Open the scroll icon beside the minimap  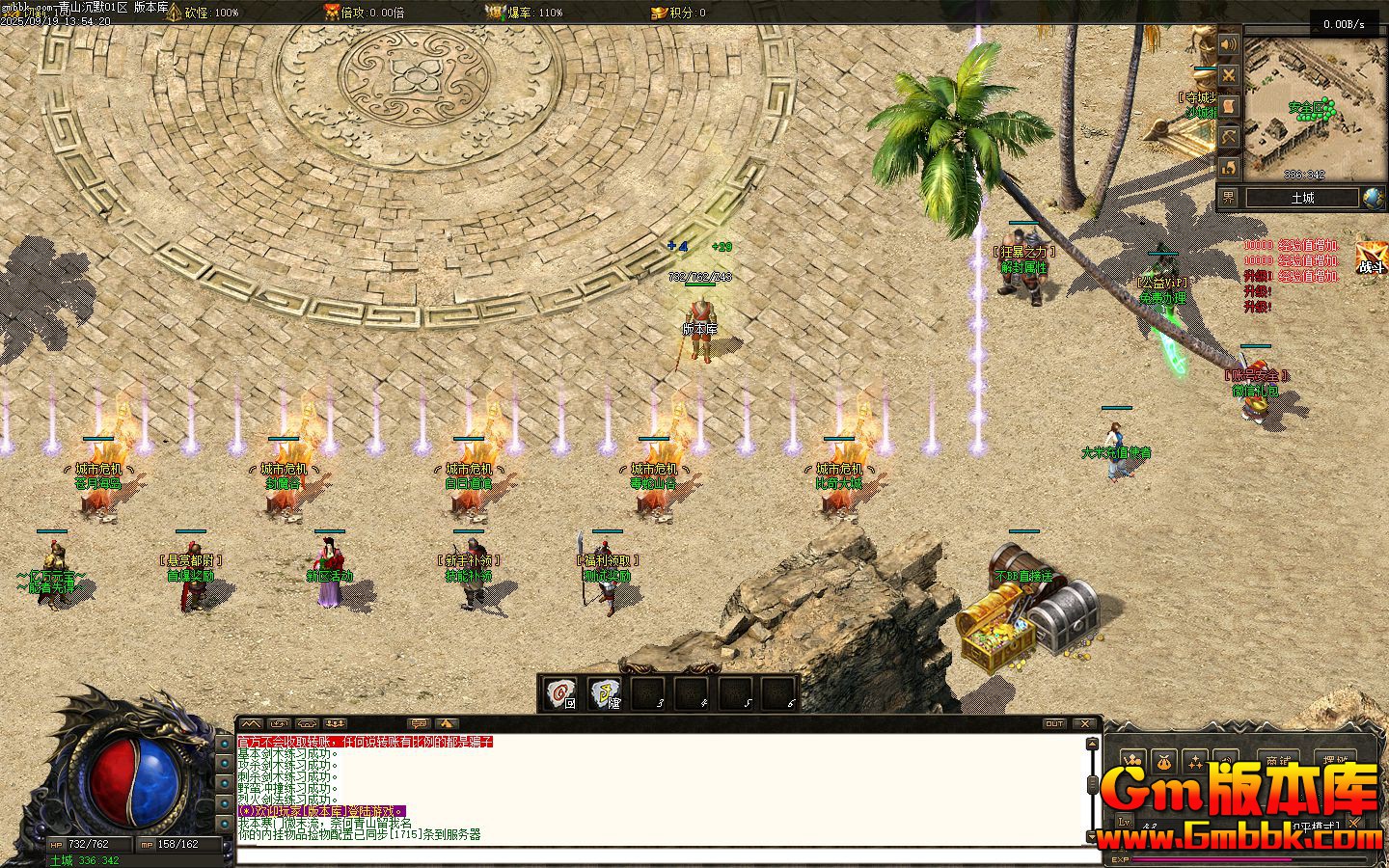pyautogui.click(x=1228, y=106)
